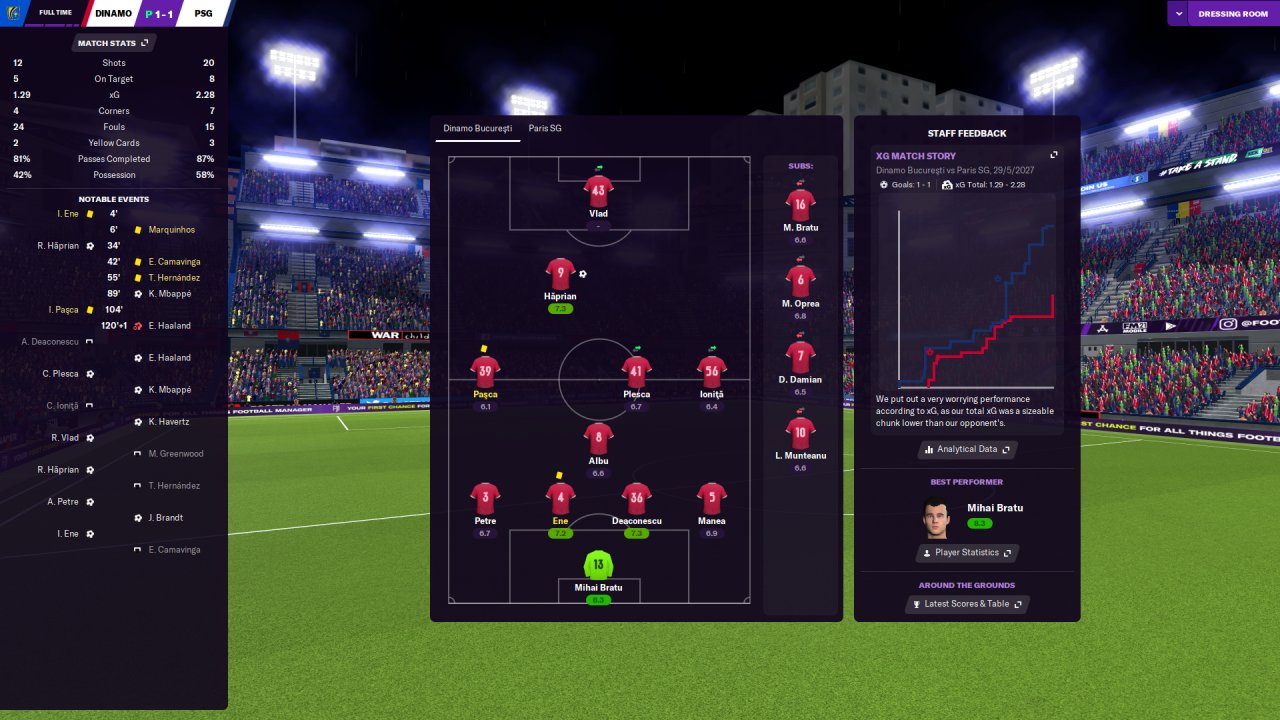Expand the dropdown arrow beside Dressing Room
1280x720 pixels.
[x=1179, y=14]
